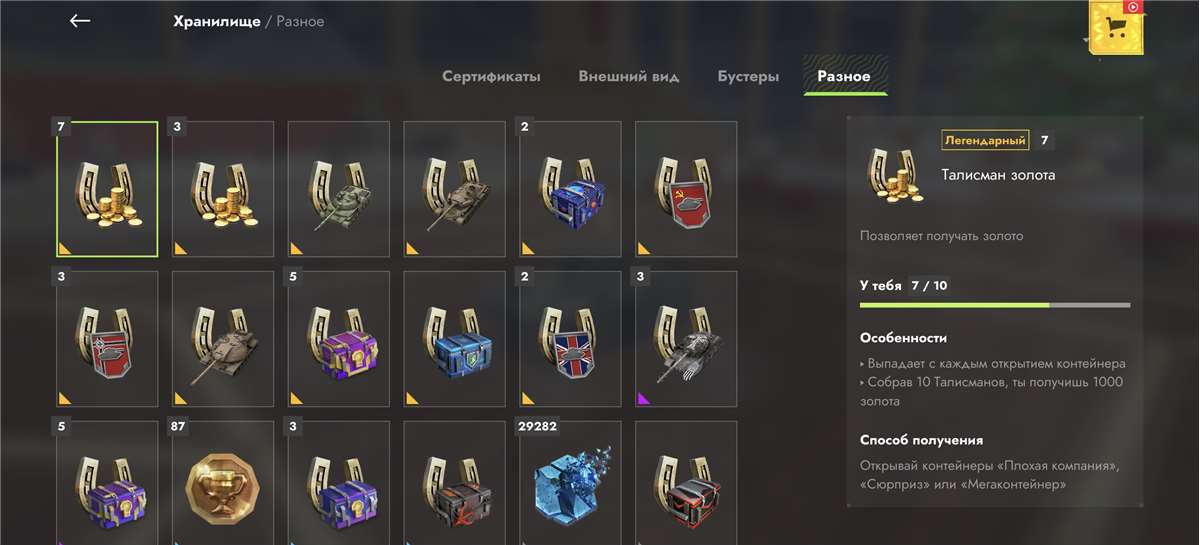The height and width of the screenshot is (545, 1200).
Task: Pick the blue chest with green emblem talisman
Action: tap(455, 339)
